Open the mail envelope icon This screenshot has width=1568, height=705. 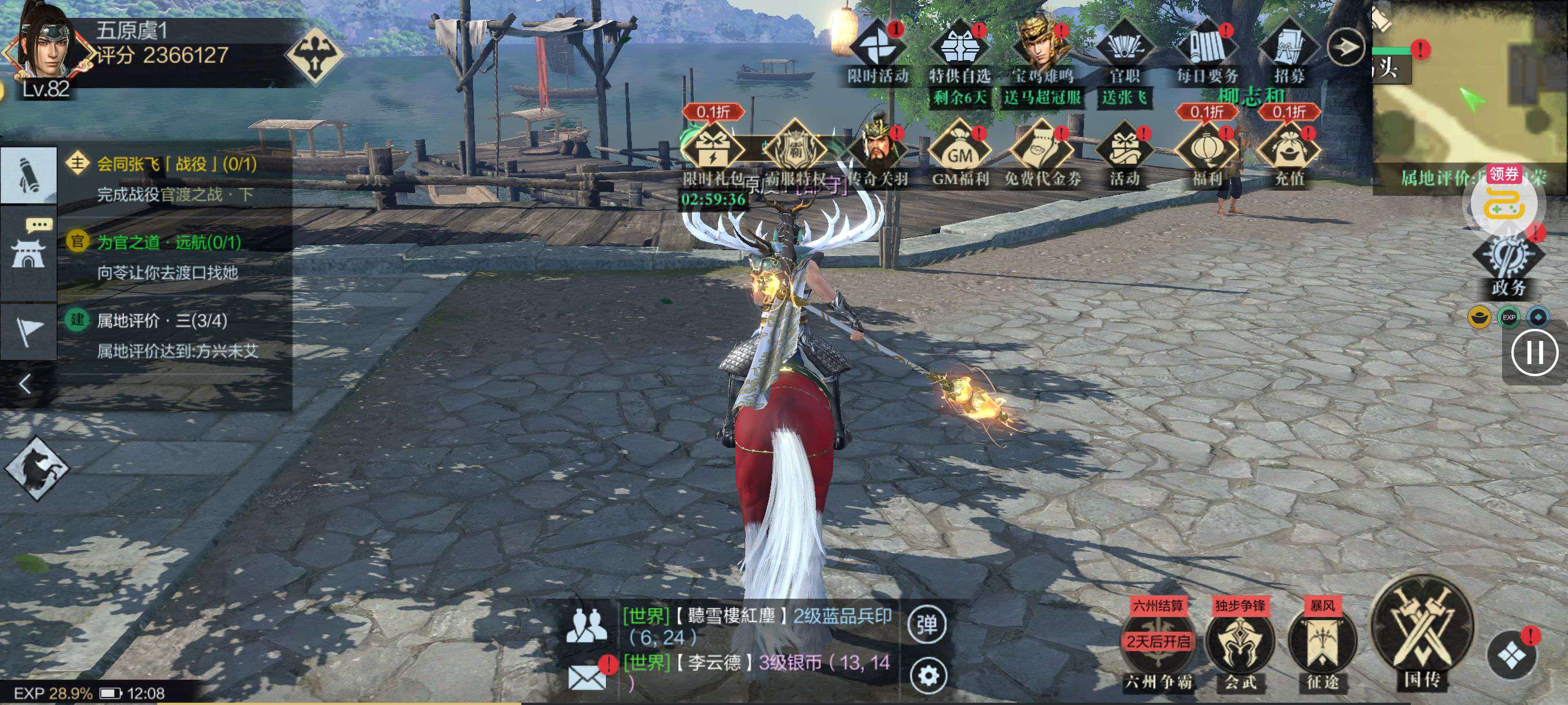587,676
